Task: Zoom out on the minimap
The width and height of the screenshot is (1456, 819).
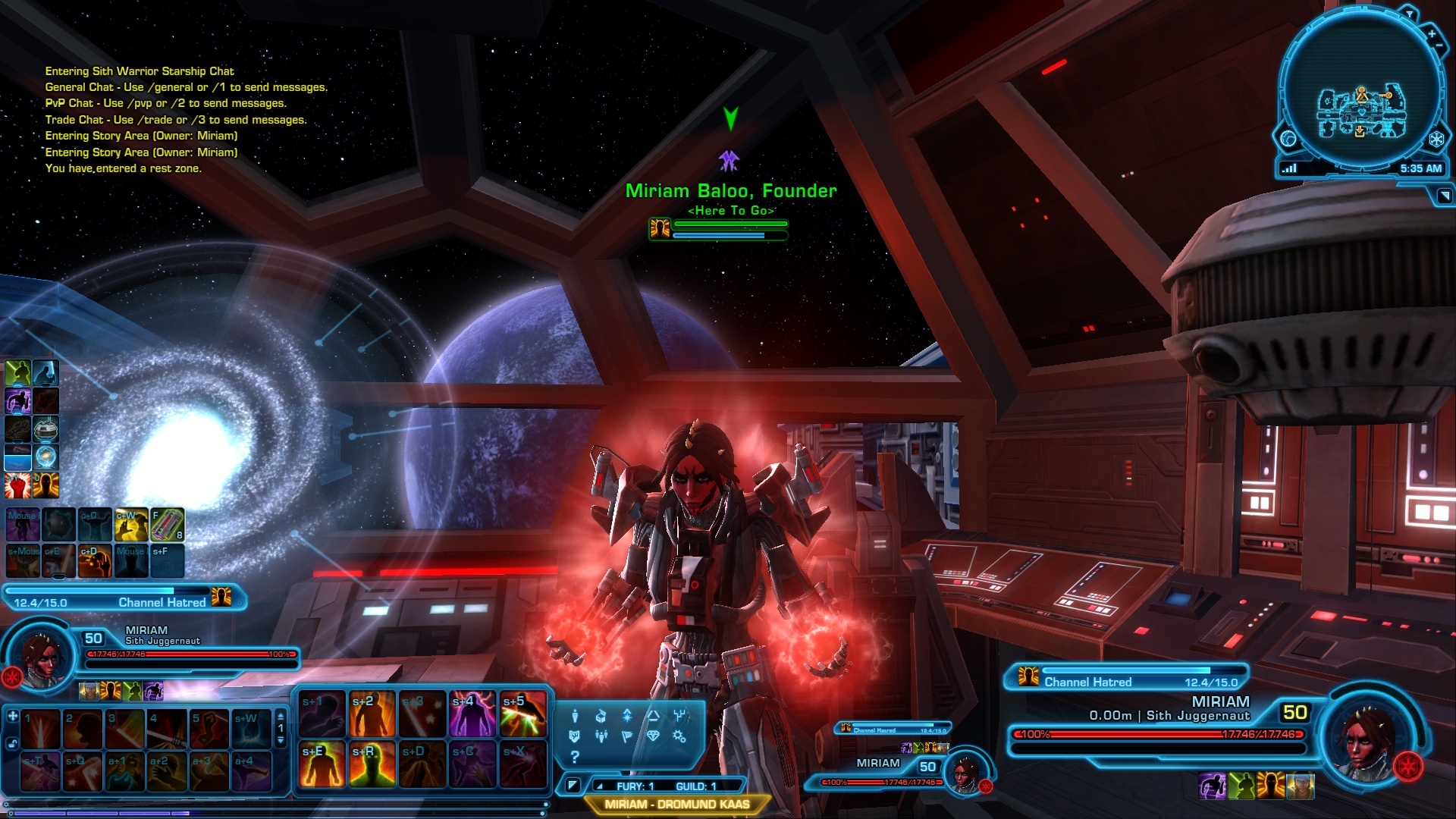Action: [x=1440, y=47]
